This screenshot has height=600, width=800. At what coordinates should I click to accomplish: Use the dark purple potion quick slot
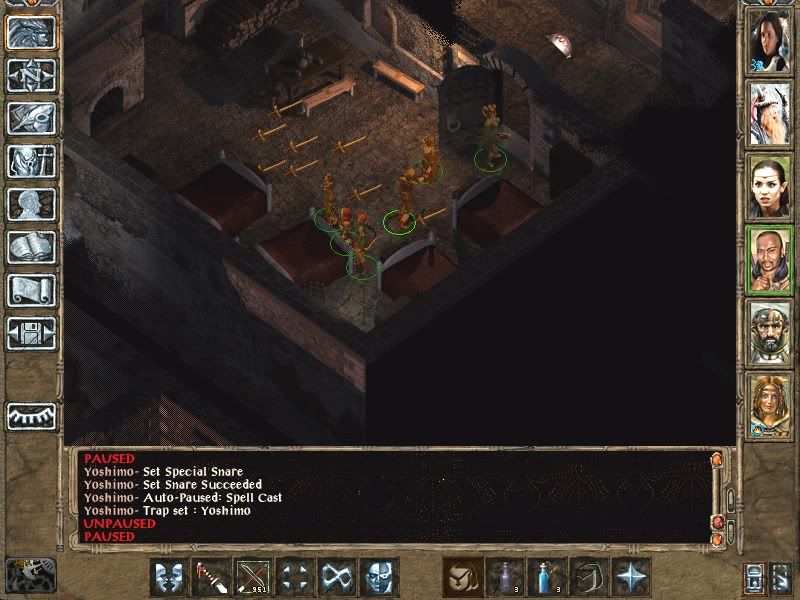click(505, 577)
